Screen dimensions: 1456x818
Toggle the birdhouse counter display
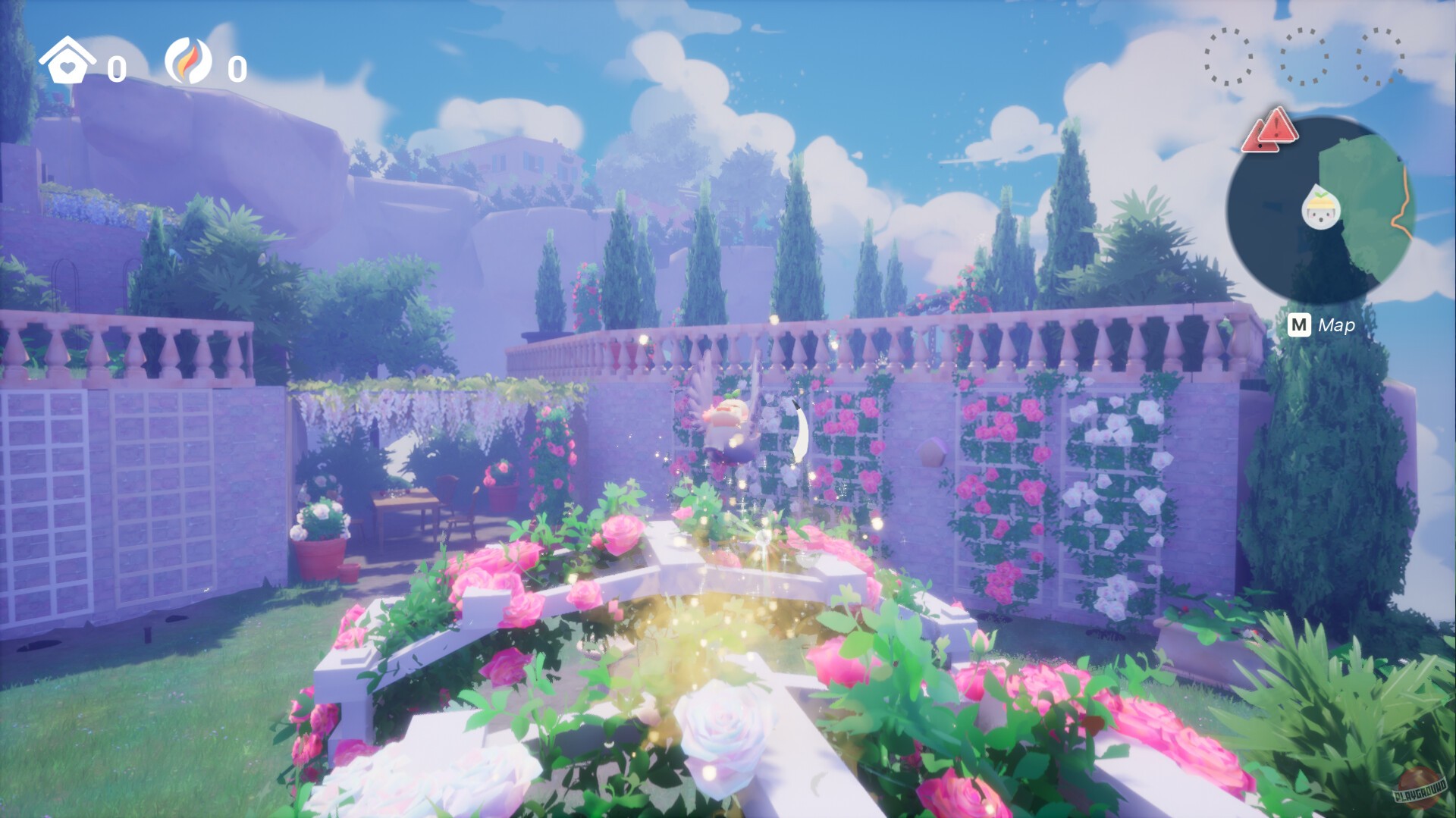(115, 68)
